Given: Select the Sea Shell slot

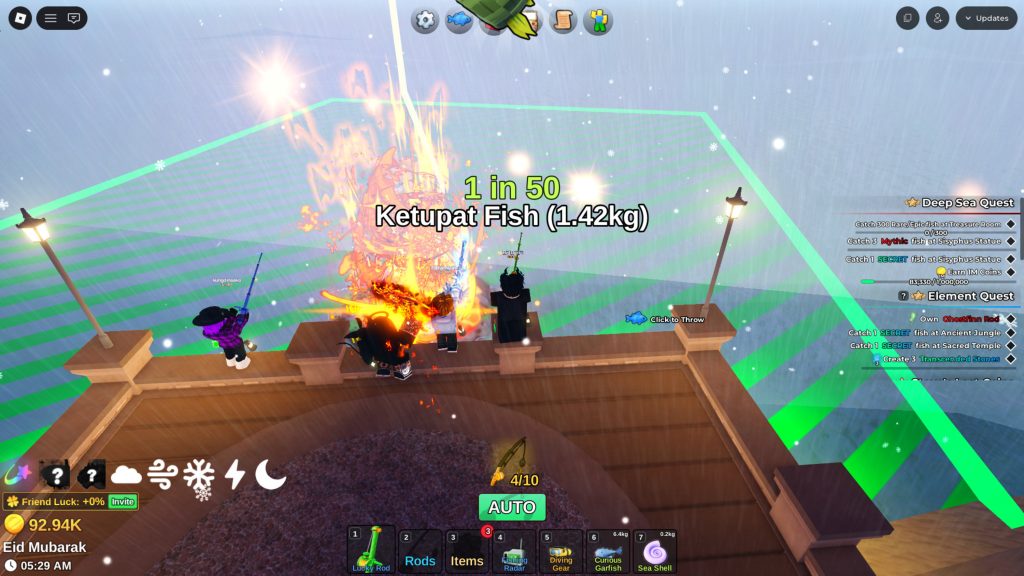Looking at the screenshot, I should tap(655, 551).
